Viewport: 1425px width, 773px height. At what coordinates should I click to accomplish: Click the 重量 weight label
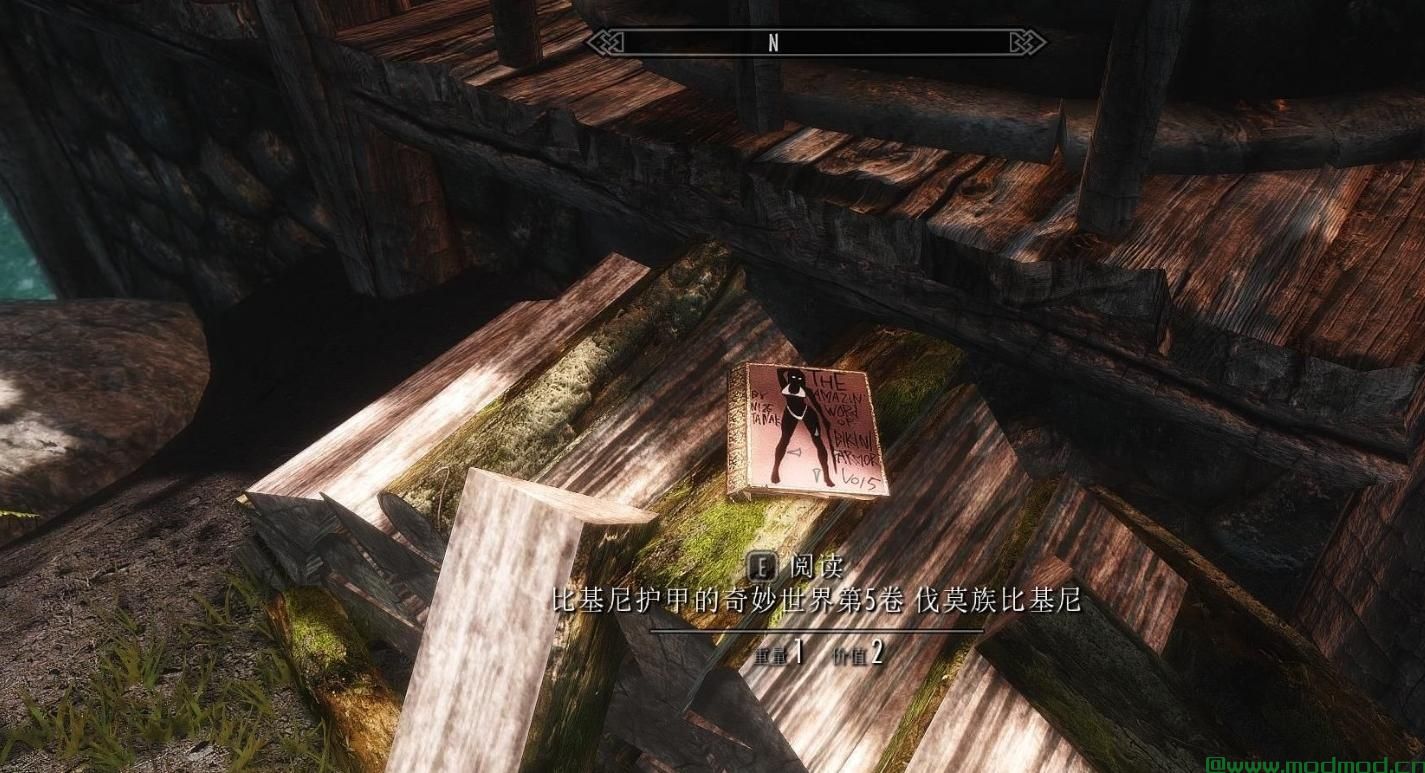tap(771, 655)
